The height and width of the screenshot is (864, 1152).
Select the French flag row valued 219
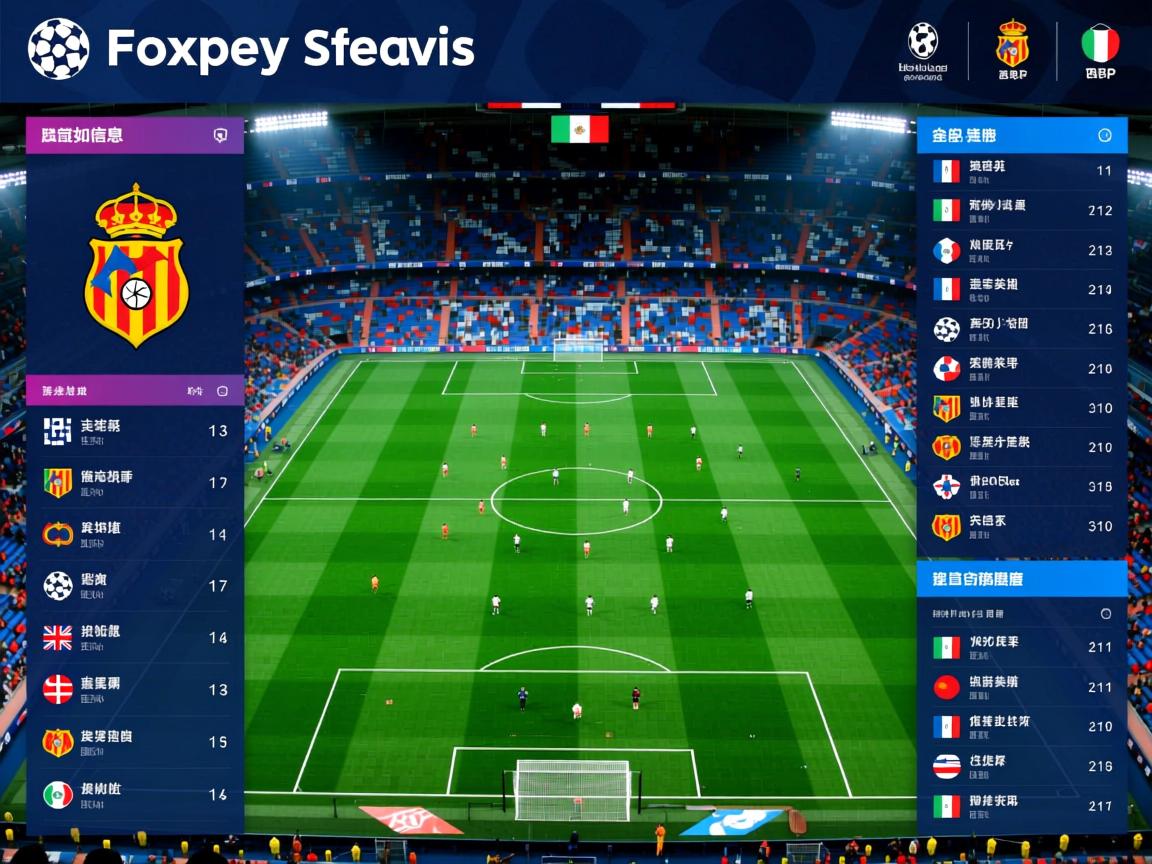1022,289
